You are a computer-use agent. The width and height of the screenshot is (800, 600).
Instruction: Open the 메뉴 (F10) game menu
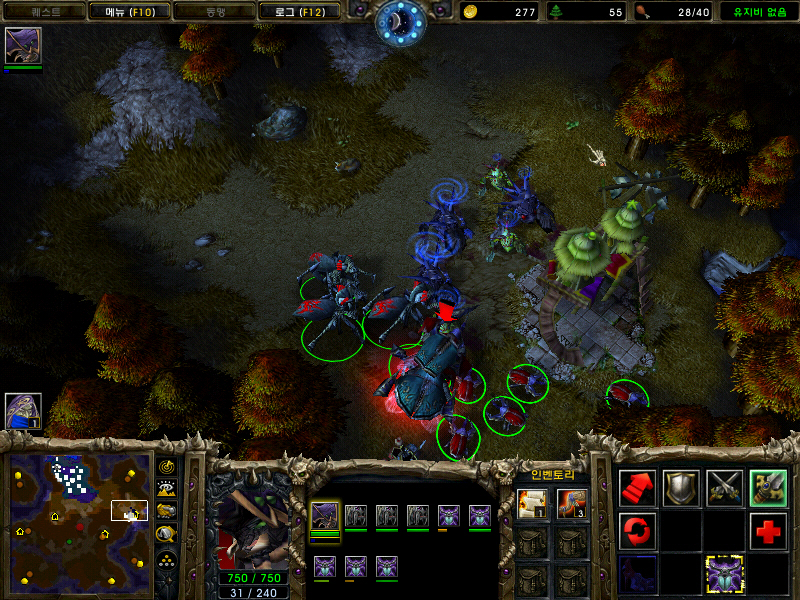(129, 12)
